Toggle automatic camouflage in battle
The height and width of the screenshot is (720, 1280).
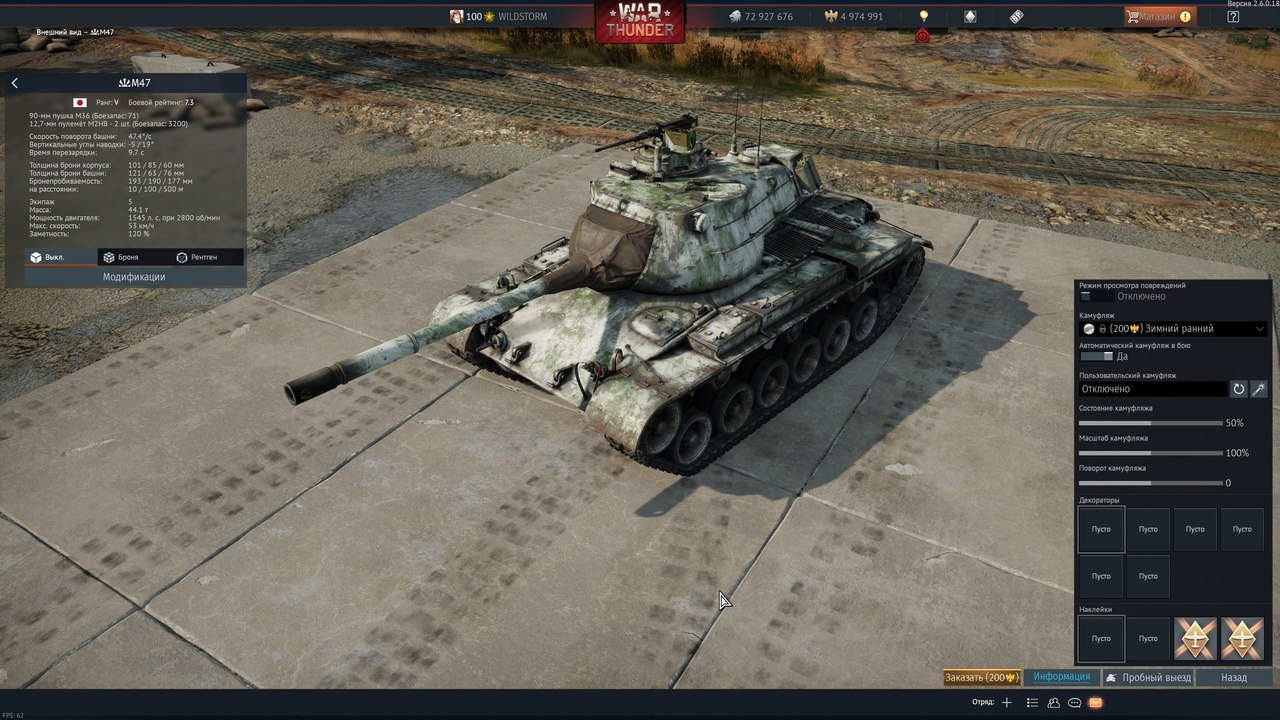[1097, 356]
